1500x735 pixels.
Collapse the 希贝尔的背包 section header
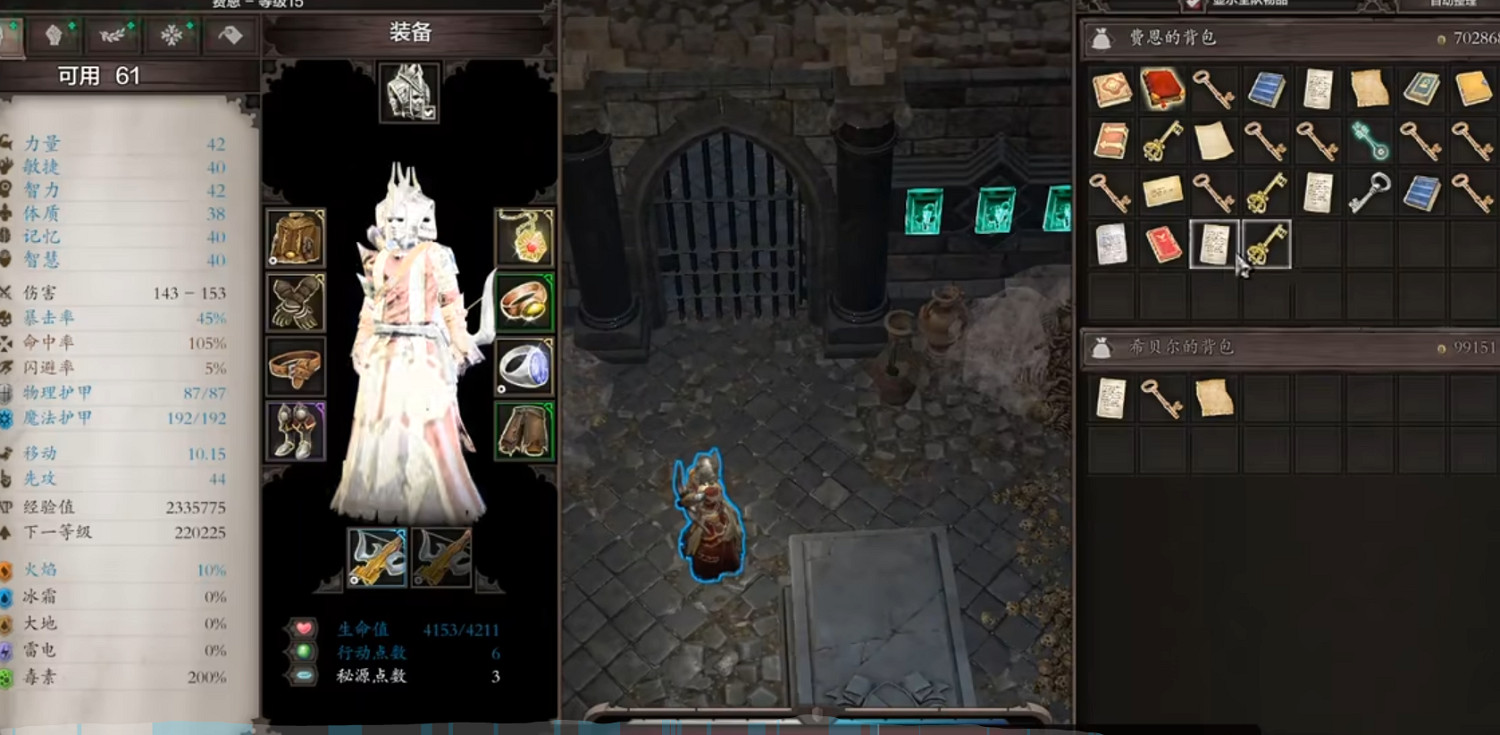coord(1290,346)
